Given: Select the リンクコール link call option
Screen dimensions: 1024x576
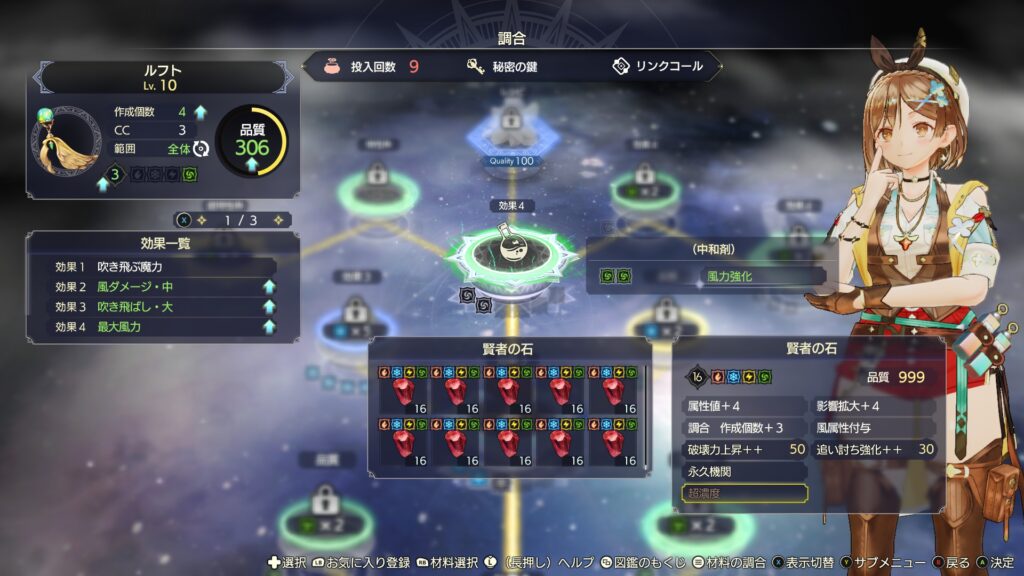Looking at the screenshot, I should [x=657, y=67].
